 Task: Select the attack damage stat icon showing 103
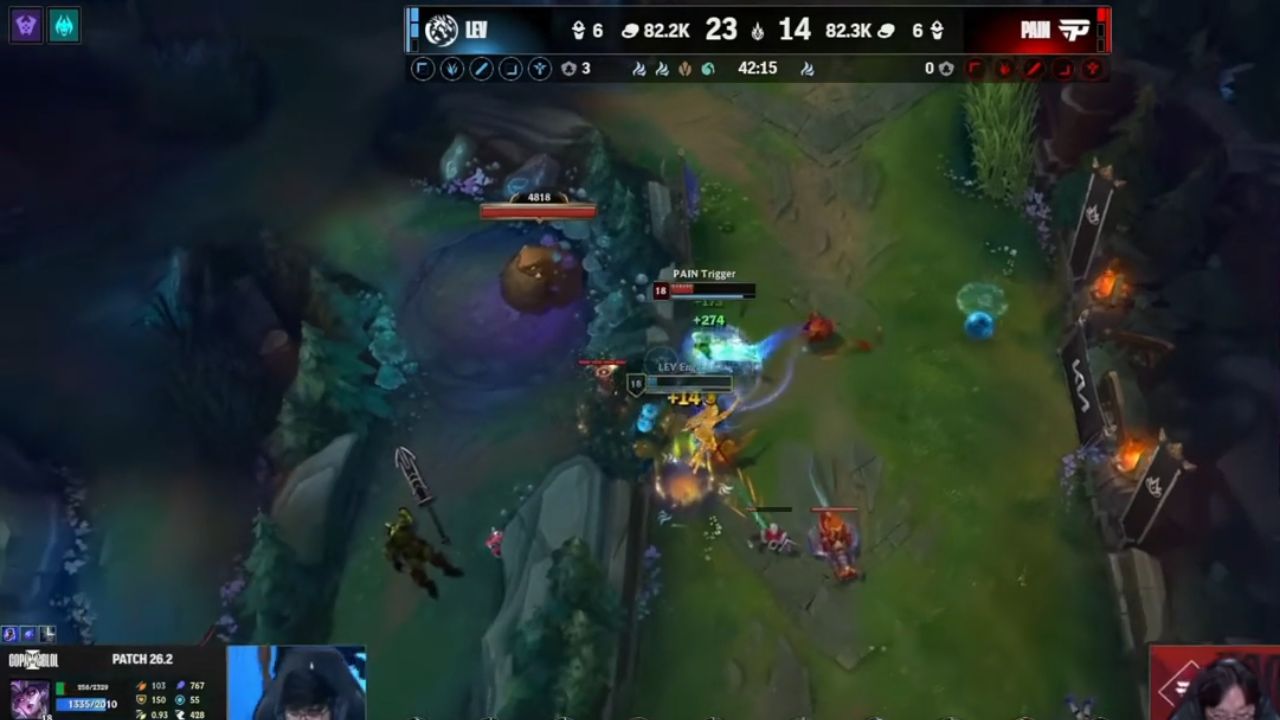[x=142, y=686]
